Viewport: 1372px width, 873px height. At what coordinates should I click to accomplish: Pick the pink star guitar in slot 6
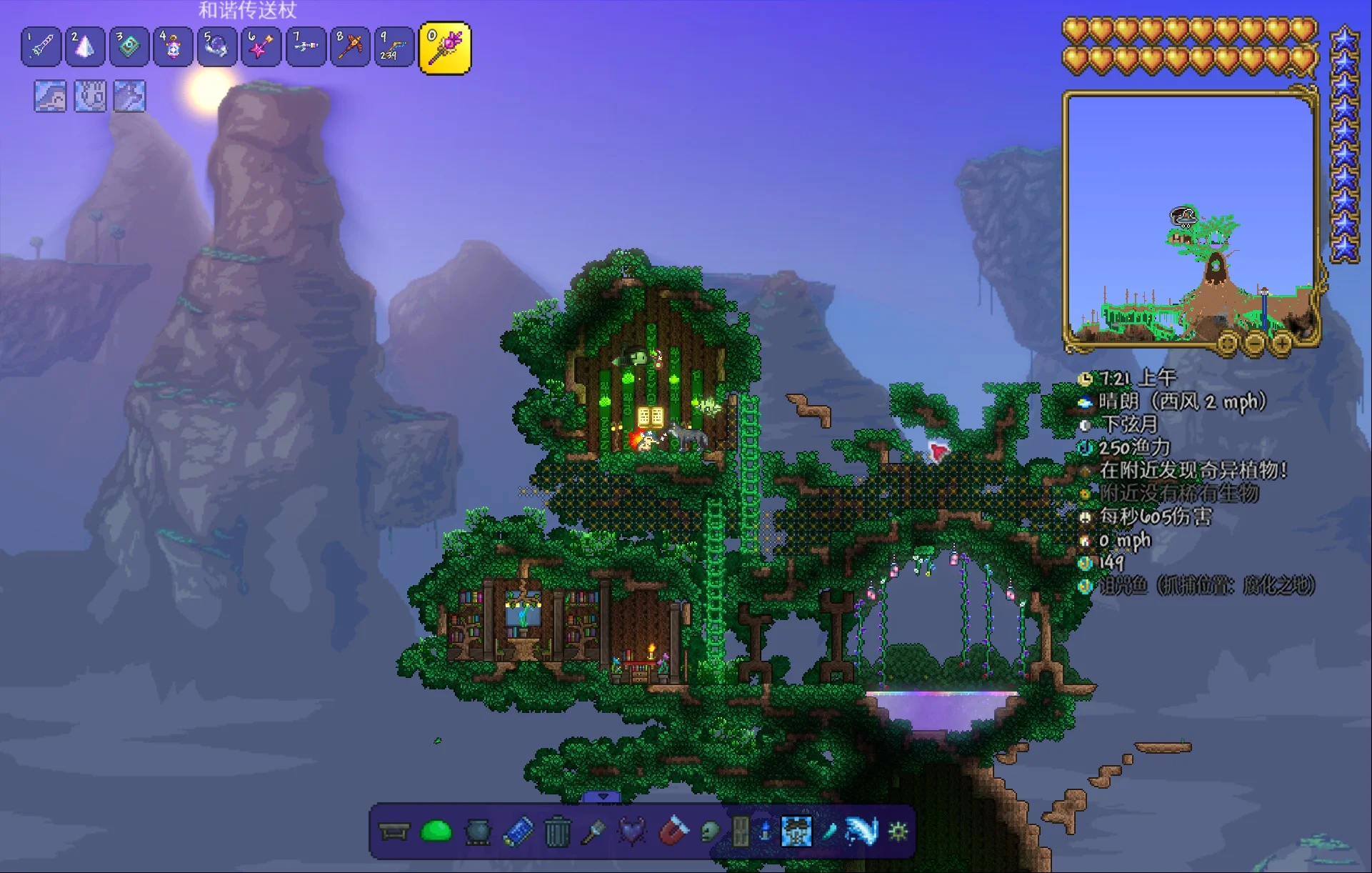(261, 47)
